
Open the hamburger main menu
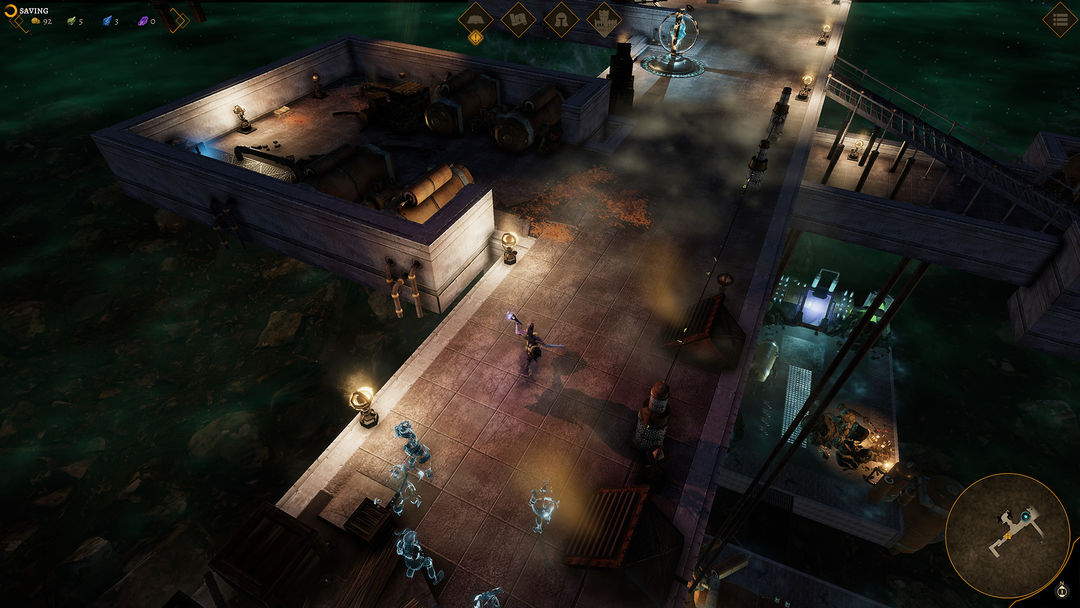[x=1059, y=19]
